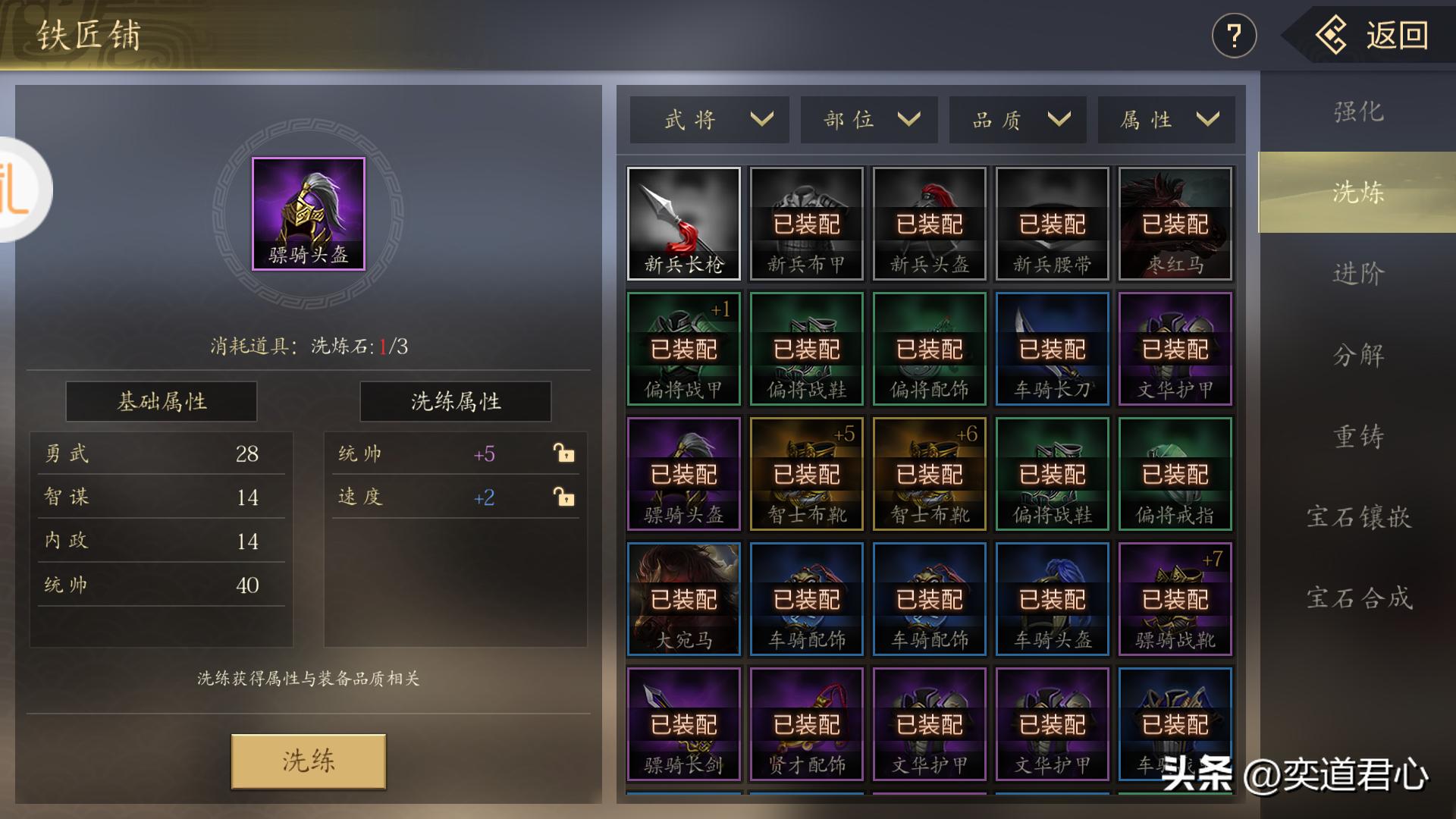
Task: Select the 智士布靴 boots with +5
Action: (805, 473)
